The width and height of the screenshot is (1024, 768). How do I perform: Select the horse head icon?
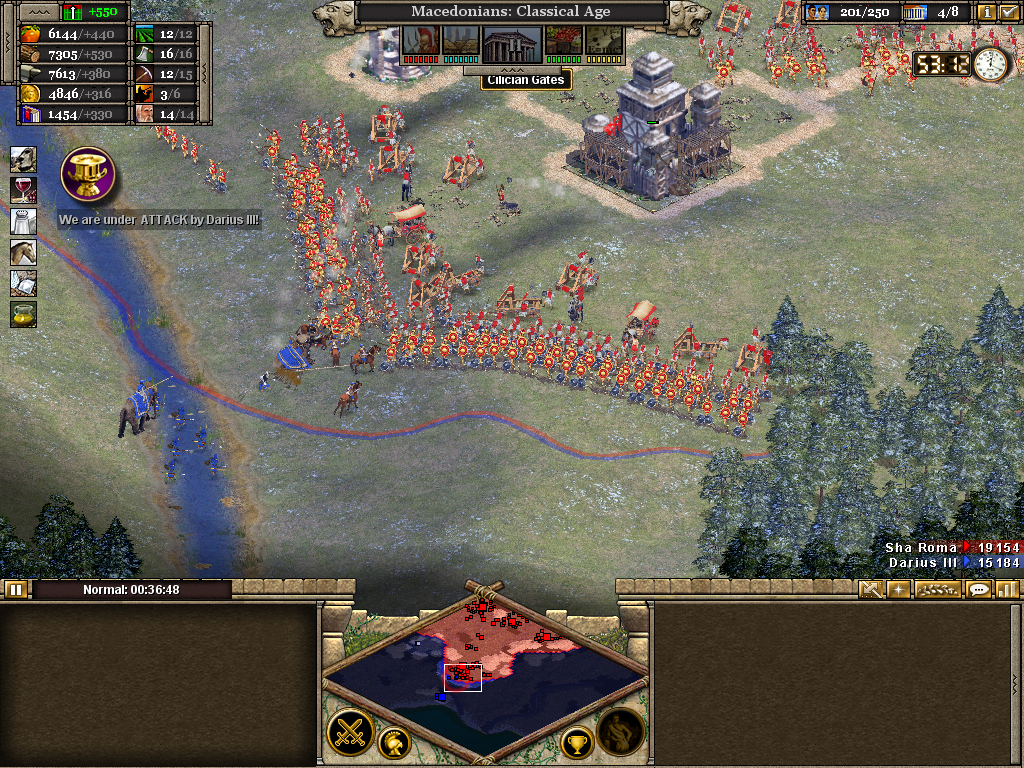(23, 252)
